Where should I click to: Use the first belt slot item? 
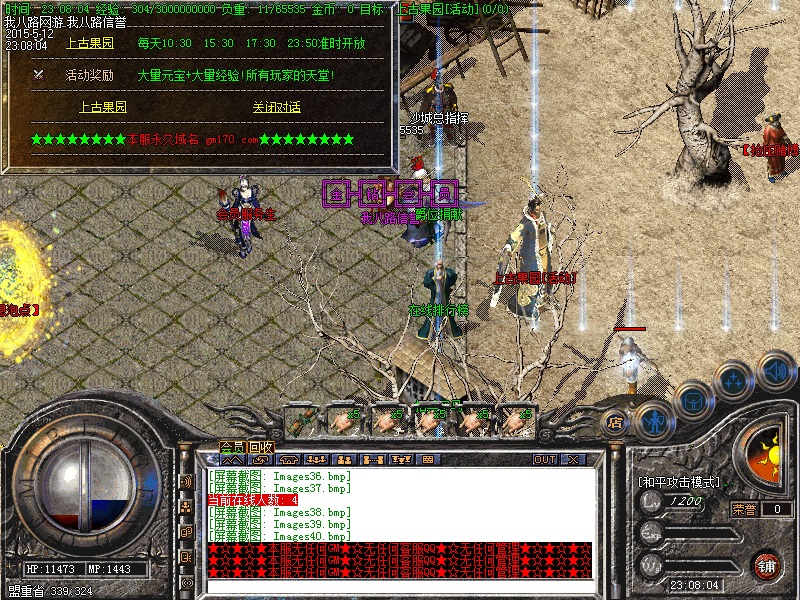pos(301,419)
